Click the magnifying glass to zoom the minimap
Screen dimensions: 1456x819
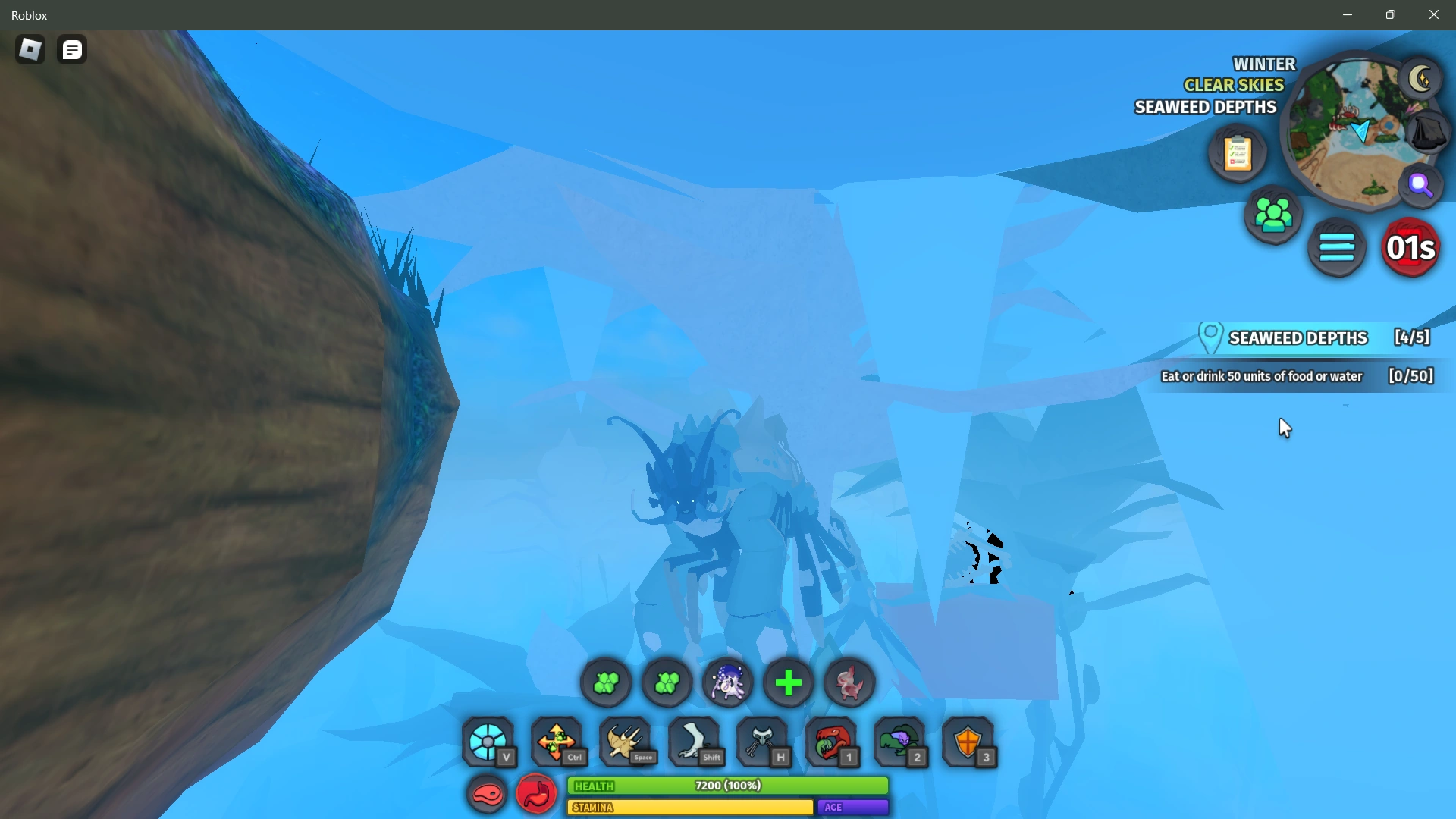1420,182
